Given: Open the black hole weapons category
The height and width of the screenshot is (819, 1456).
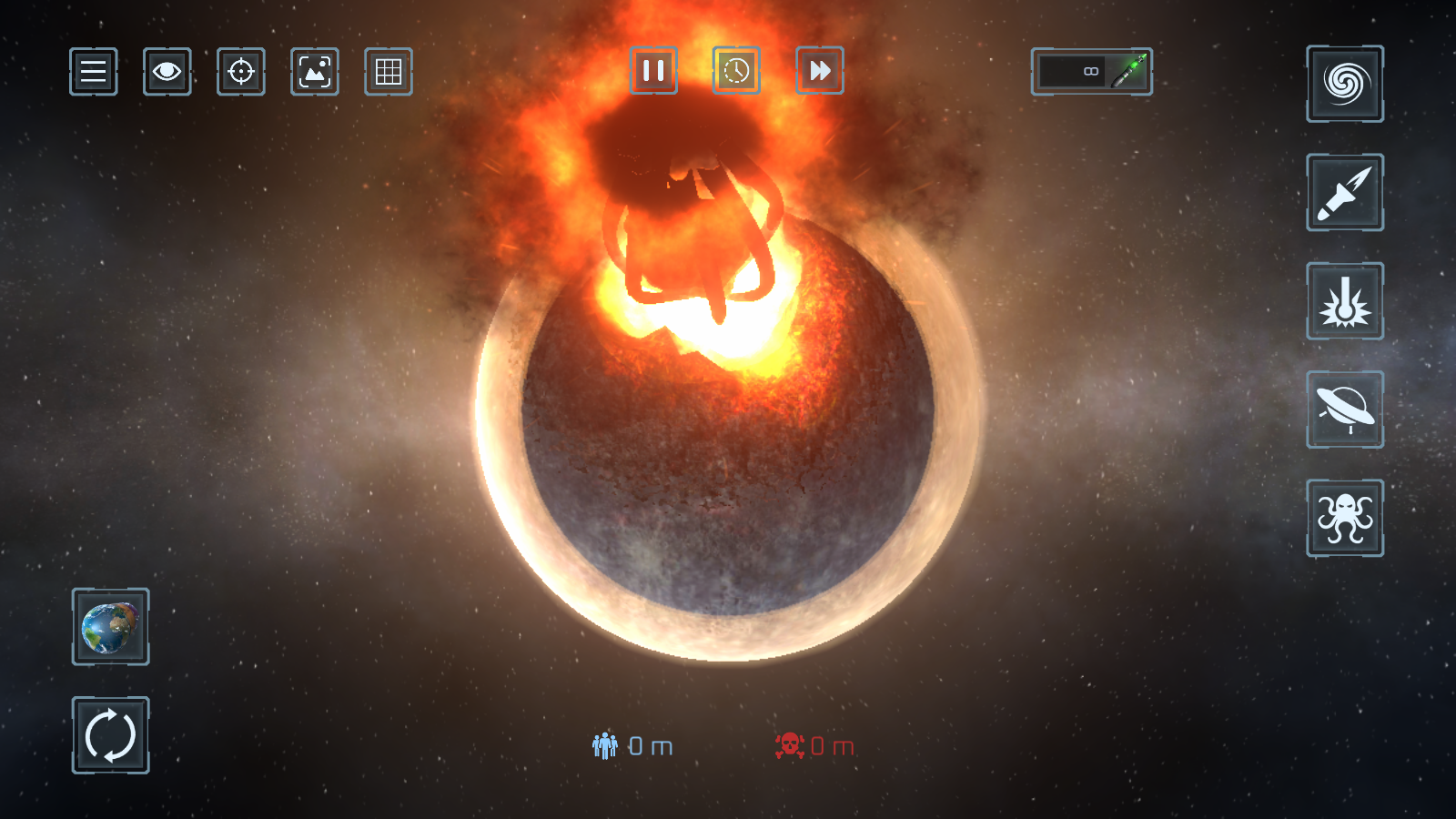Looking at the screenshot, I should click(x=1345, y=84).
